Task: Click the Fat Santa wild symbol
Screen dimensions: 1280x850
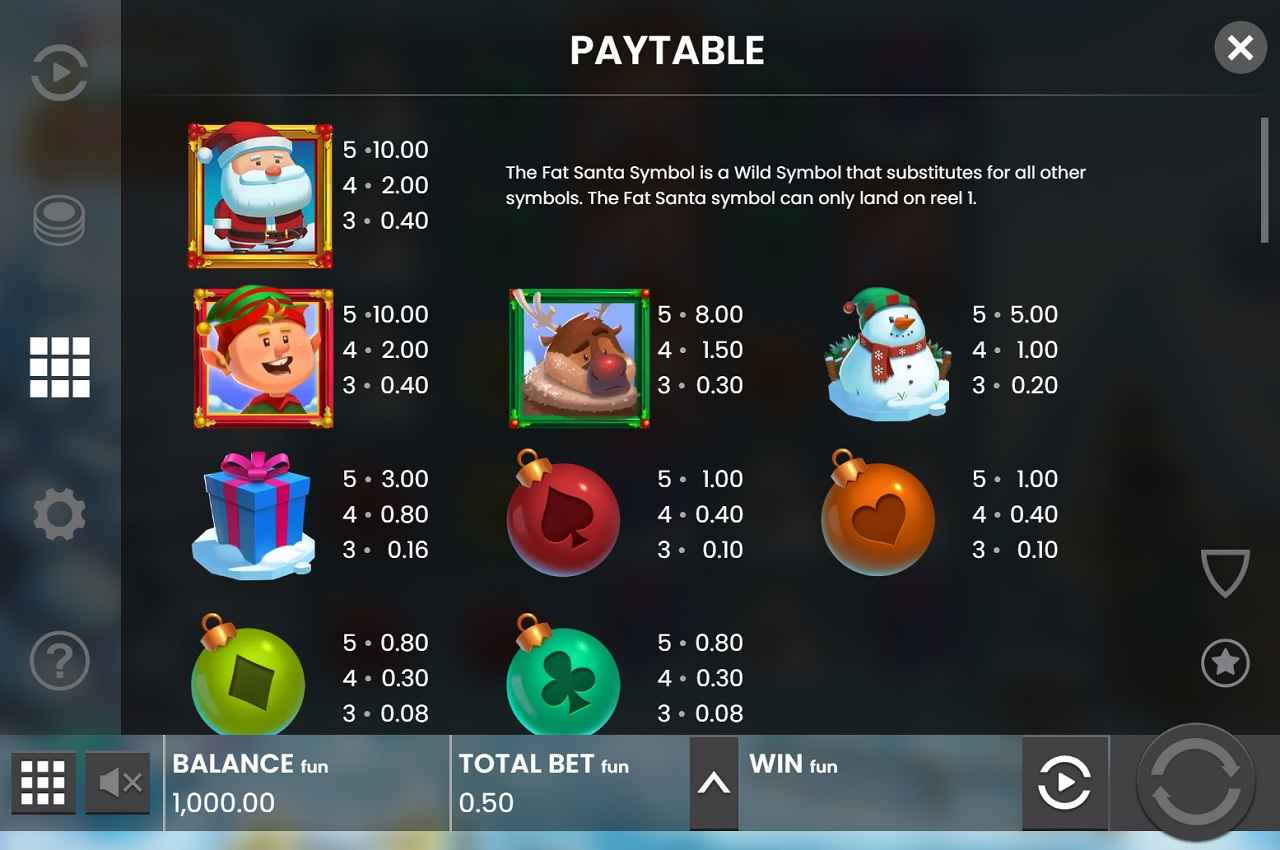Action: point(258,194)
